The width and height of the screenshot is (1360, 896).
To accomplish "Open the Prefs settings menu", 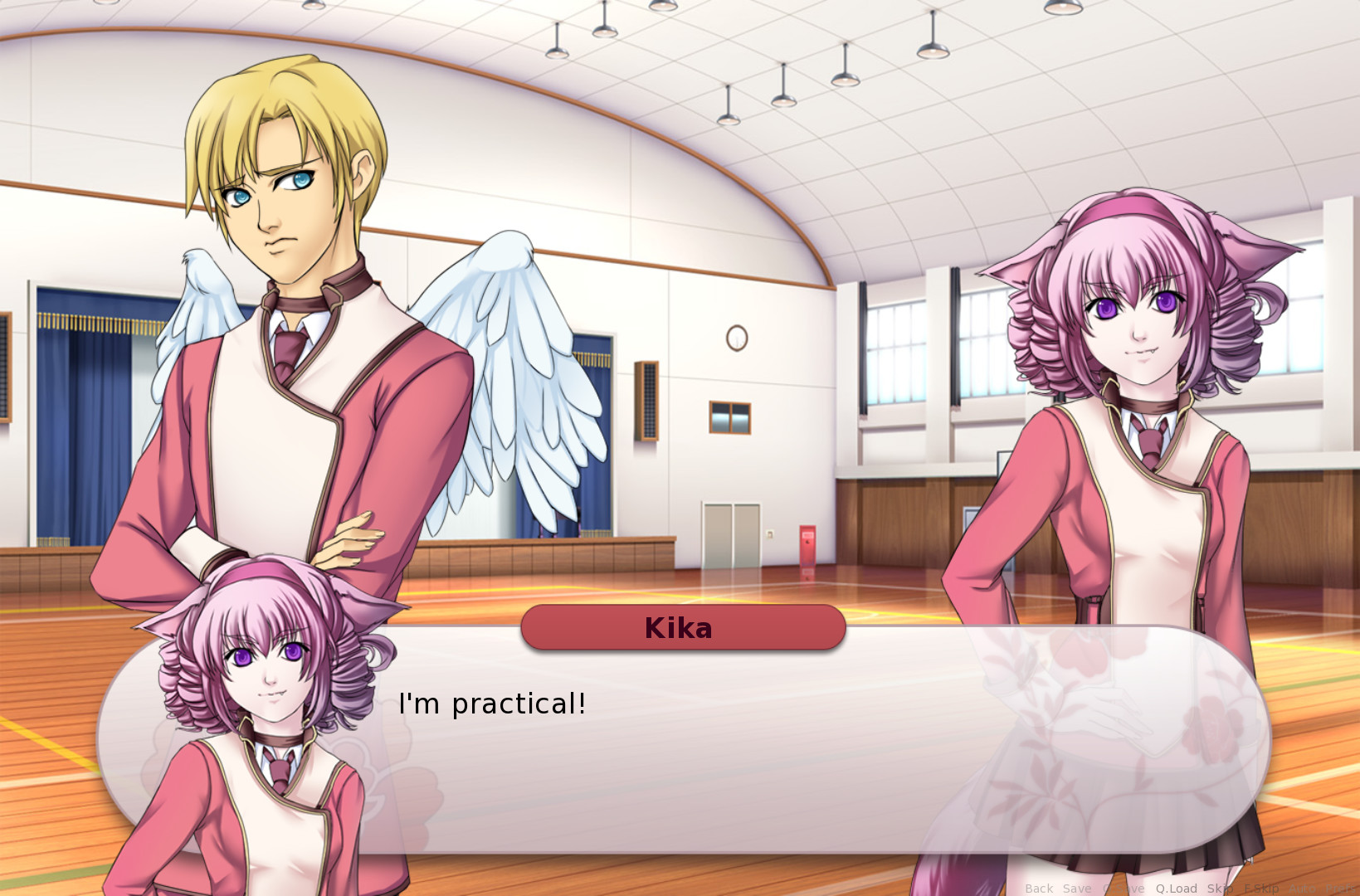I will coord(1340,888).
